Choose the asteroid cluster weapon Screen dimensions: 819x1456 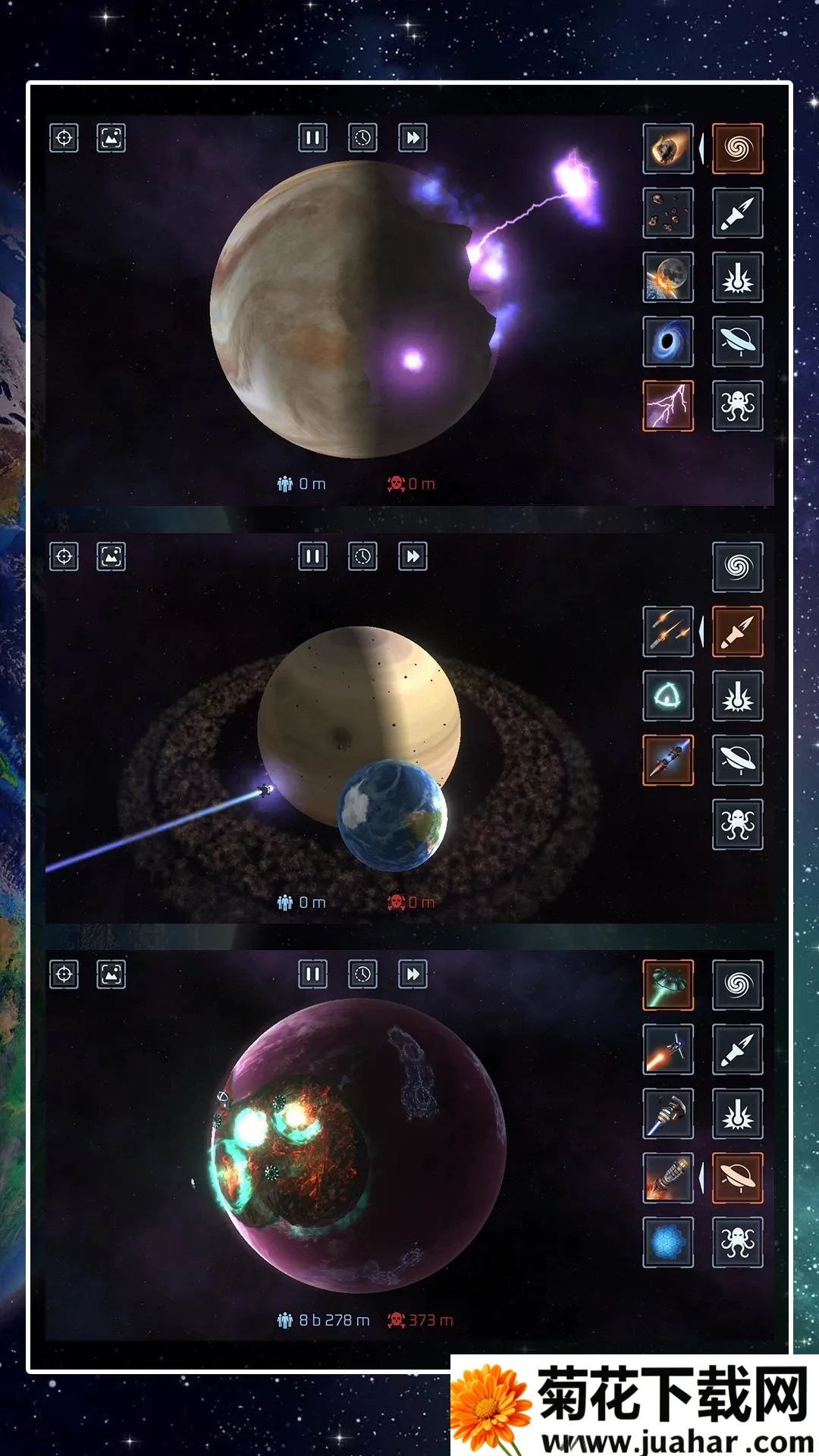coord(668,213)
